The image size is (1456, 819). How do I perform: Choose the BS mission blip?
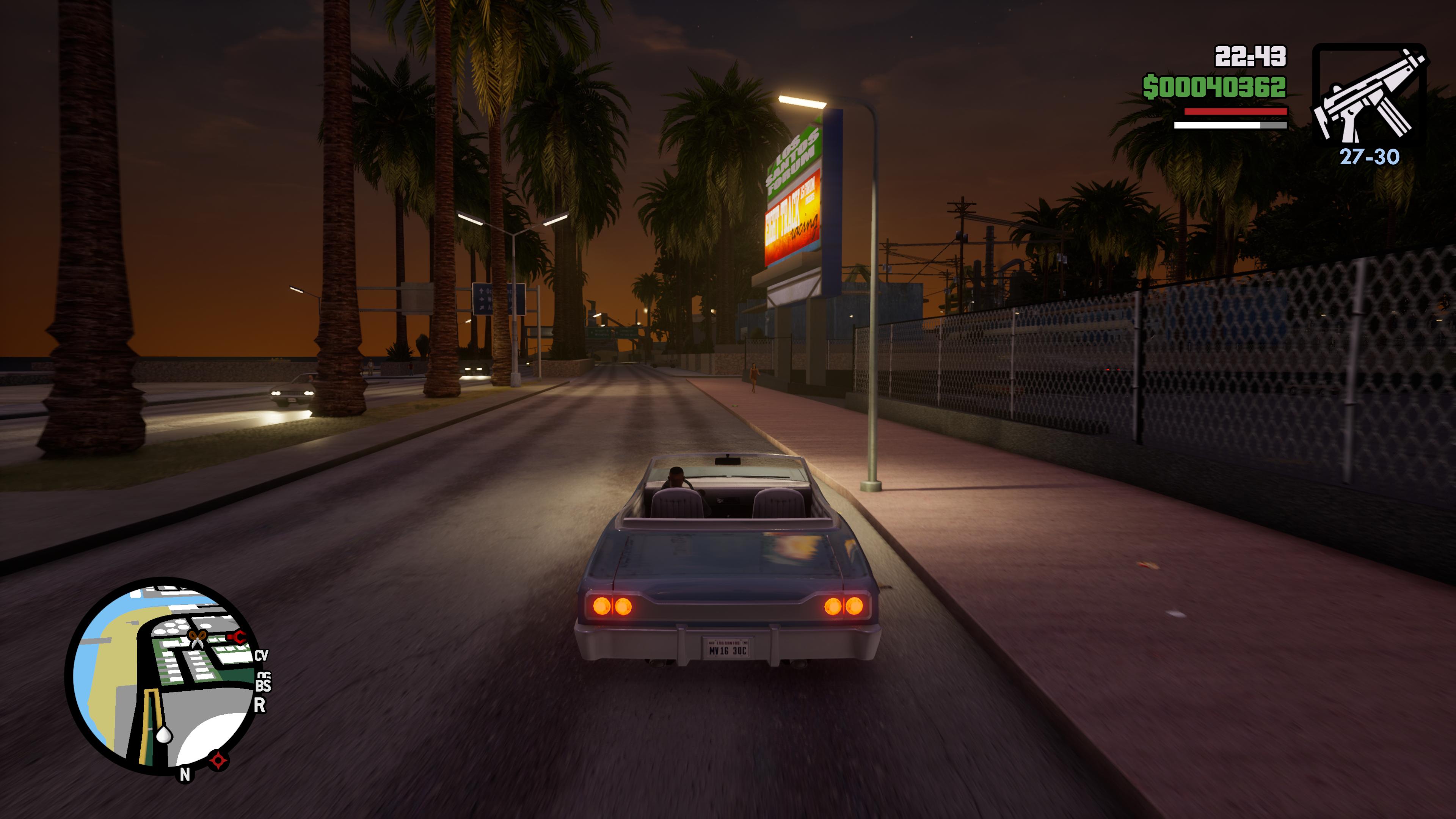[263, 684]
